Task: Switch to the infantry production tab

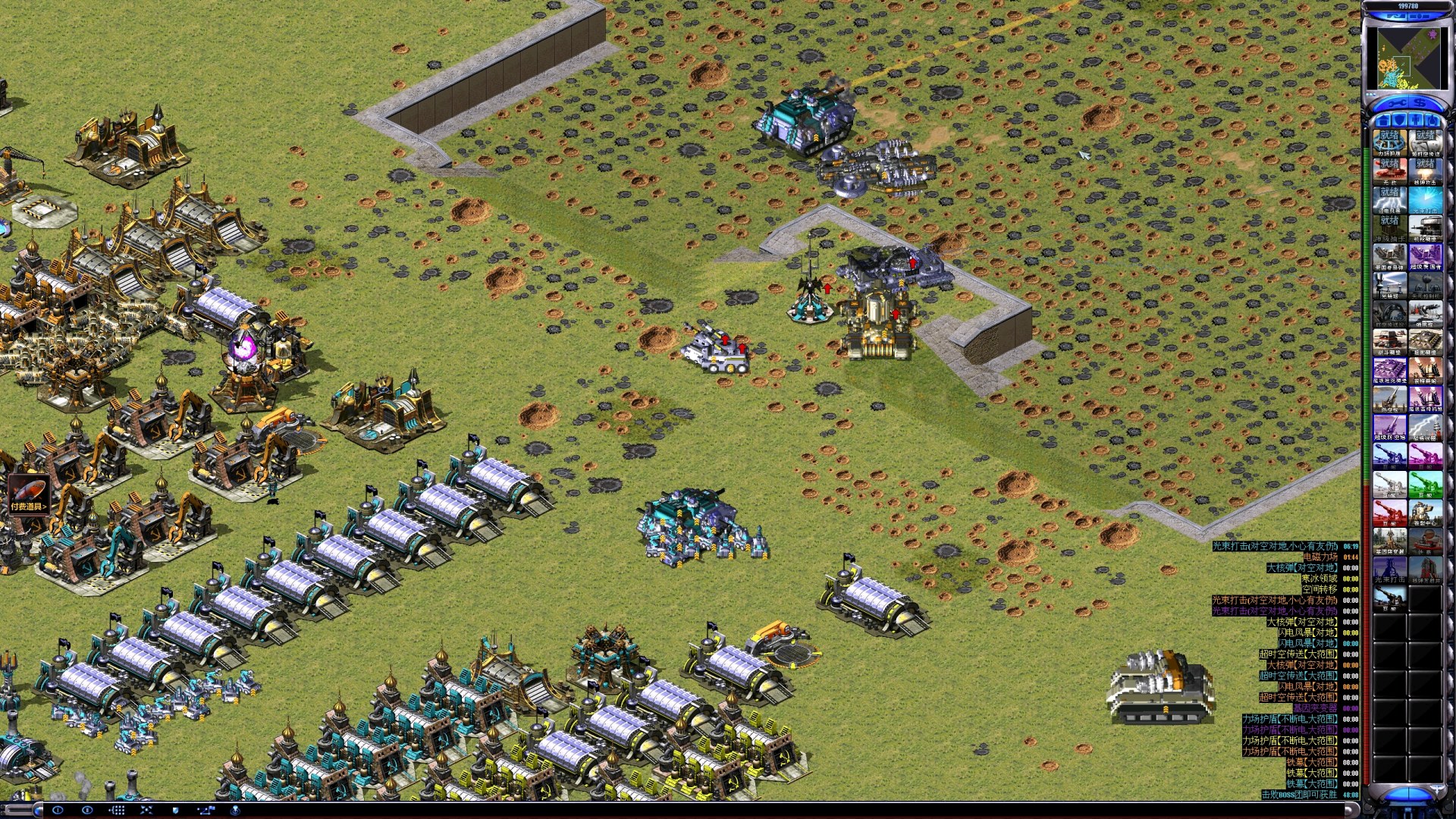Action: coord(1416,121)
